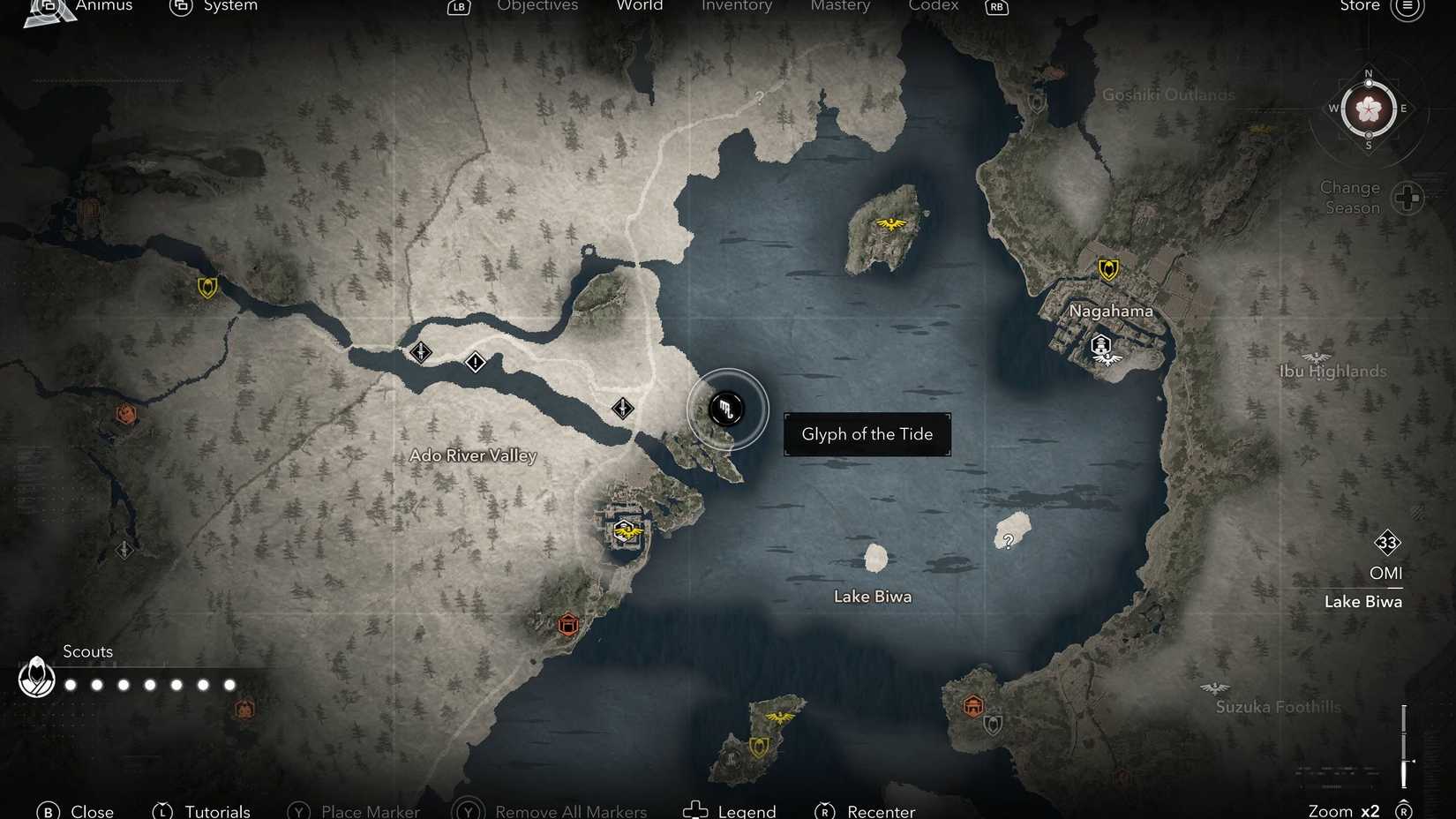Switch to the Inventory tab
The image size is (1456, 819).
point(737,6)
